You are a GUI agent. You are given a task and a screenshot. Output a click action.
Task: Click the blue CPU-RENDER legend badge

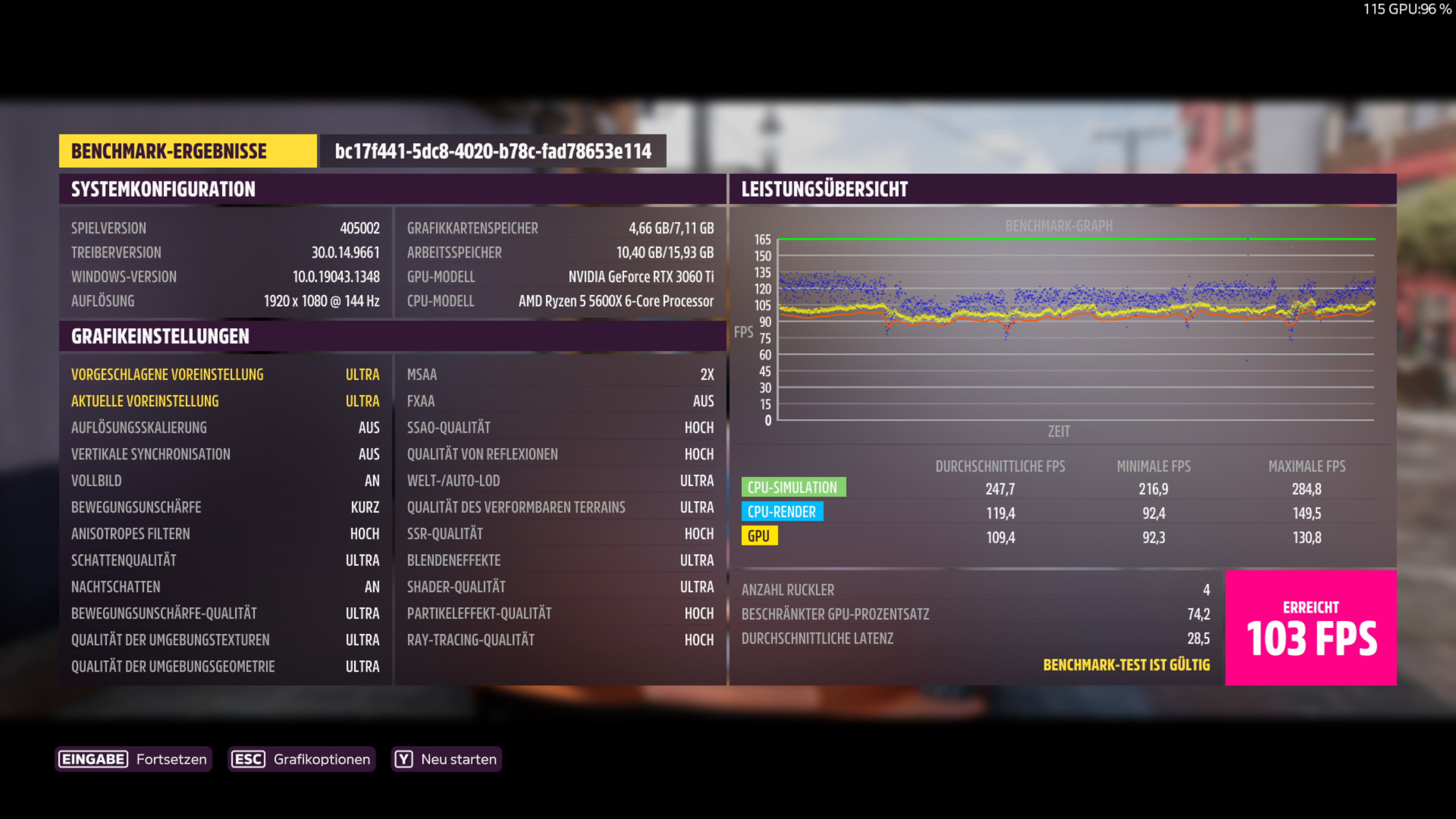click(x=781, y=512)
